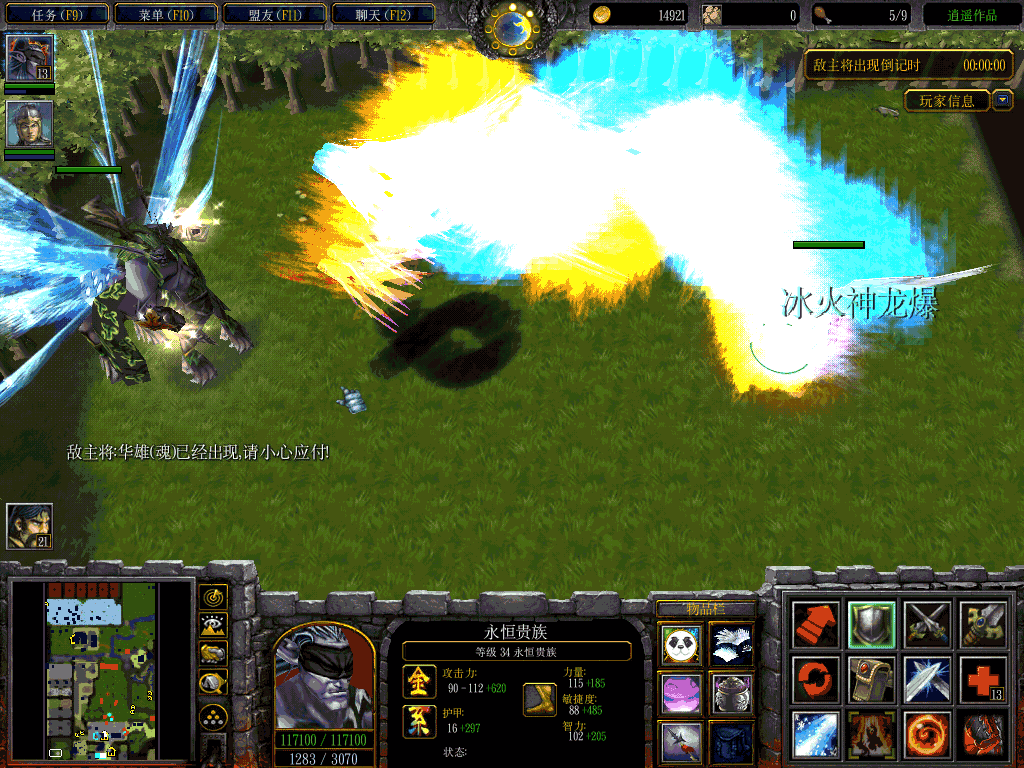The height and width of the screenshot is (768, 1024).
Task: Click the red arrow Move command
Action: (814, 624)
